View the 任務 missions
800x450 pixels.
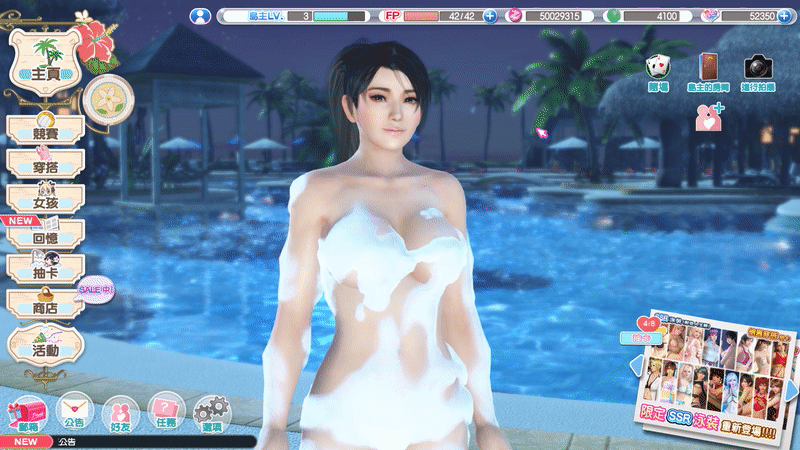[x=165, y=412]
